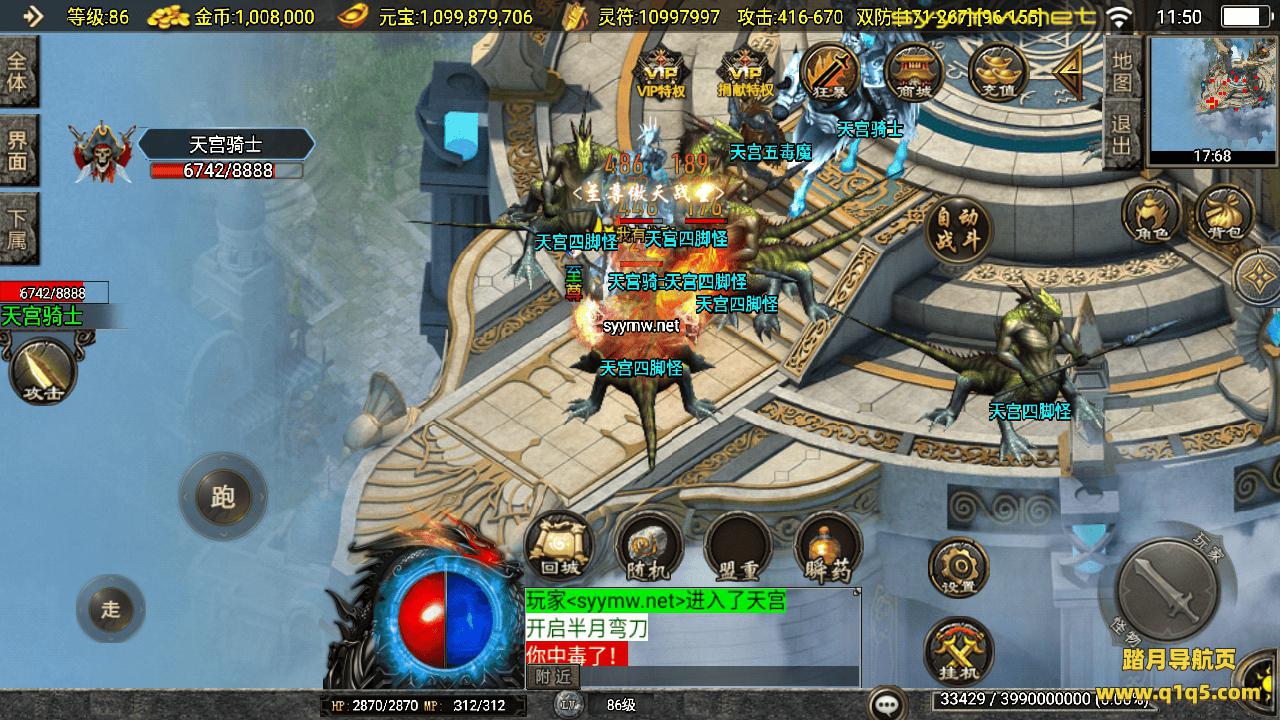Open the 设置 settings gear
1280x720 pixels.
959,568
